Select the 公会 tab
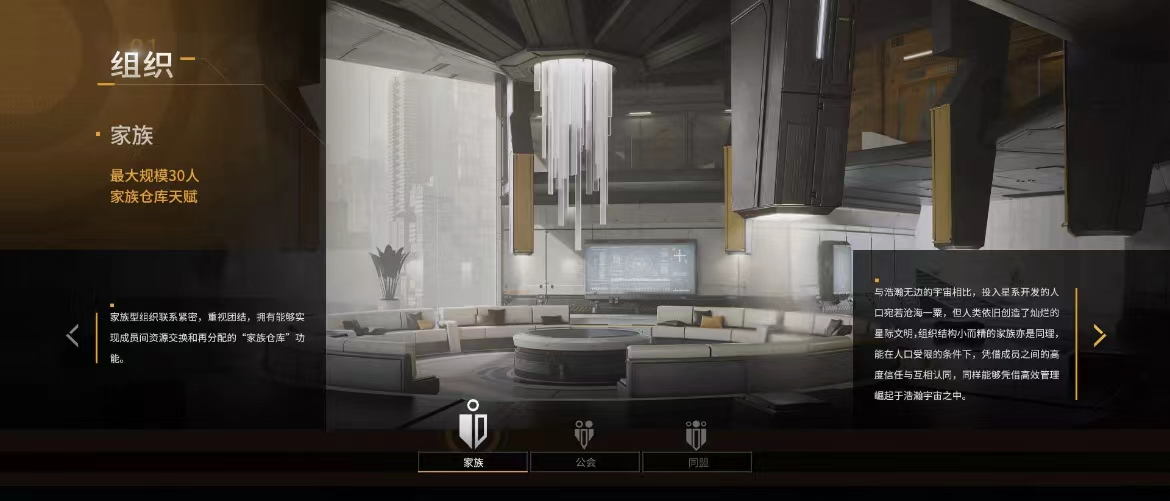Viewport: 1170px width, 501px height. pos(585,462)
